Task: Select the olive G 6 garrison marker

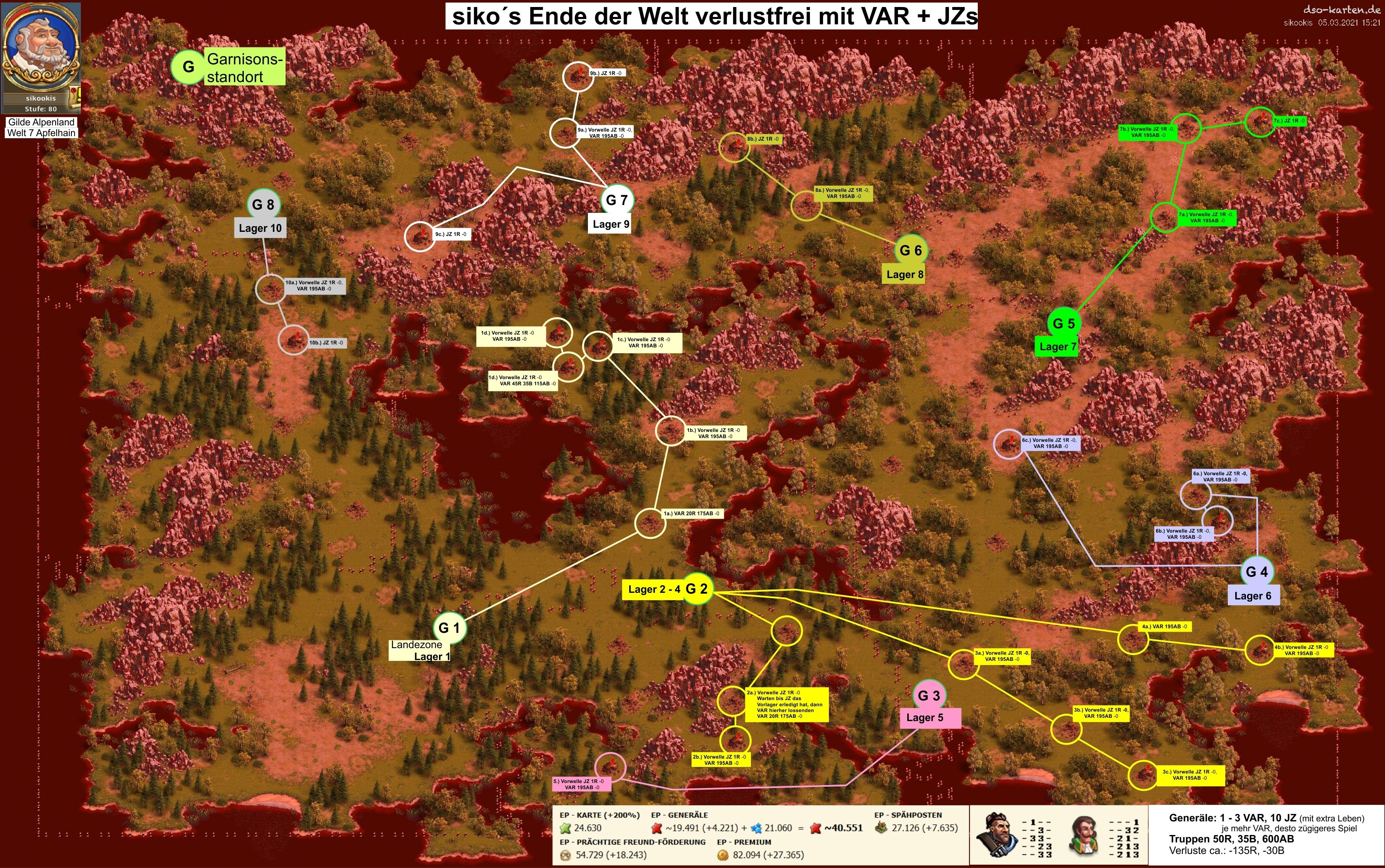Action: point(910,250)
